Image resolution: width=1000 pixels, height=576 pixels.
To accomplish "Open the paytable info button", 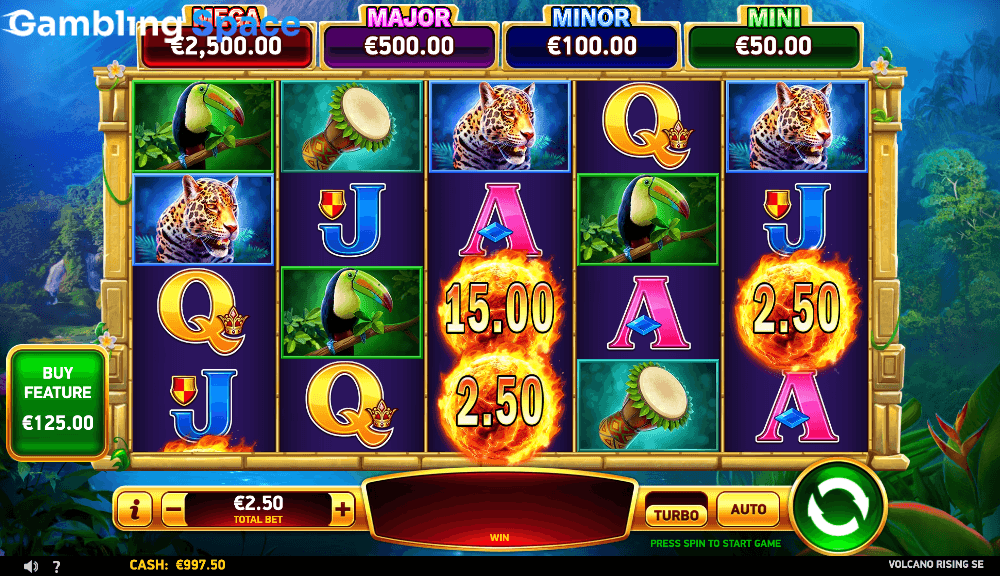I will tap(135, 509).
